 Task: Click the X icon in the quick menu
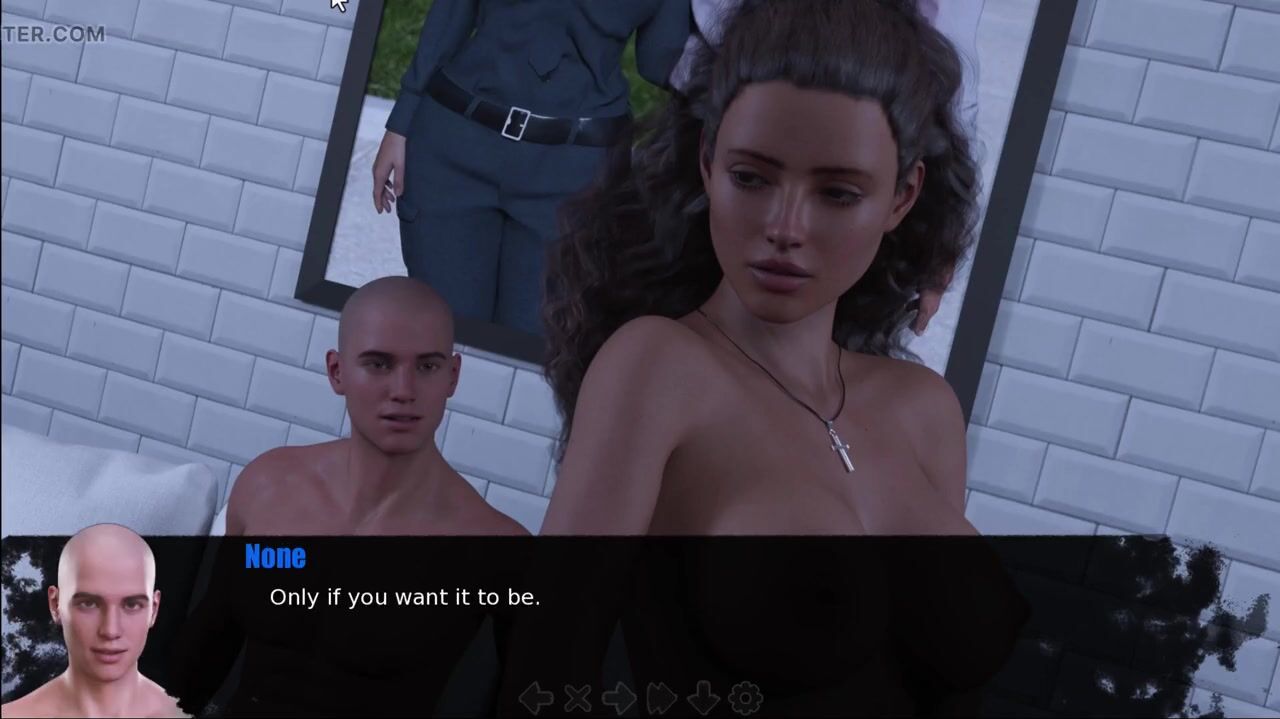click(x=577, y=697)
